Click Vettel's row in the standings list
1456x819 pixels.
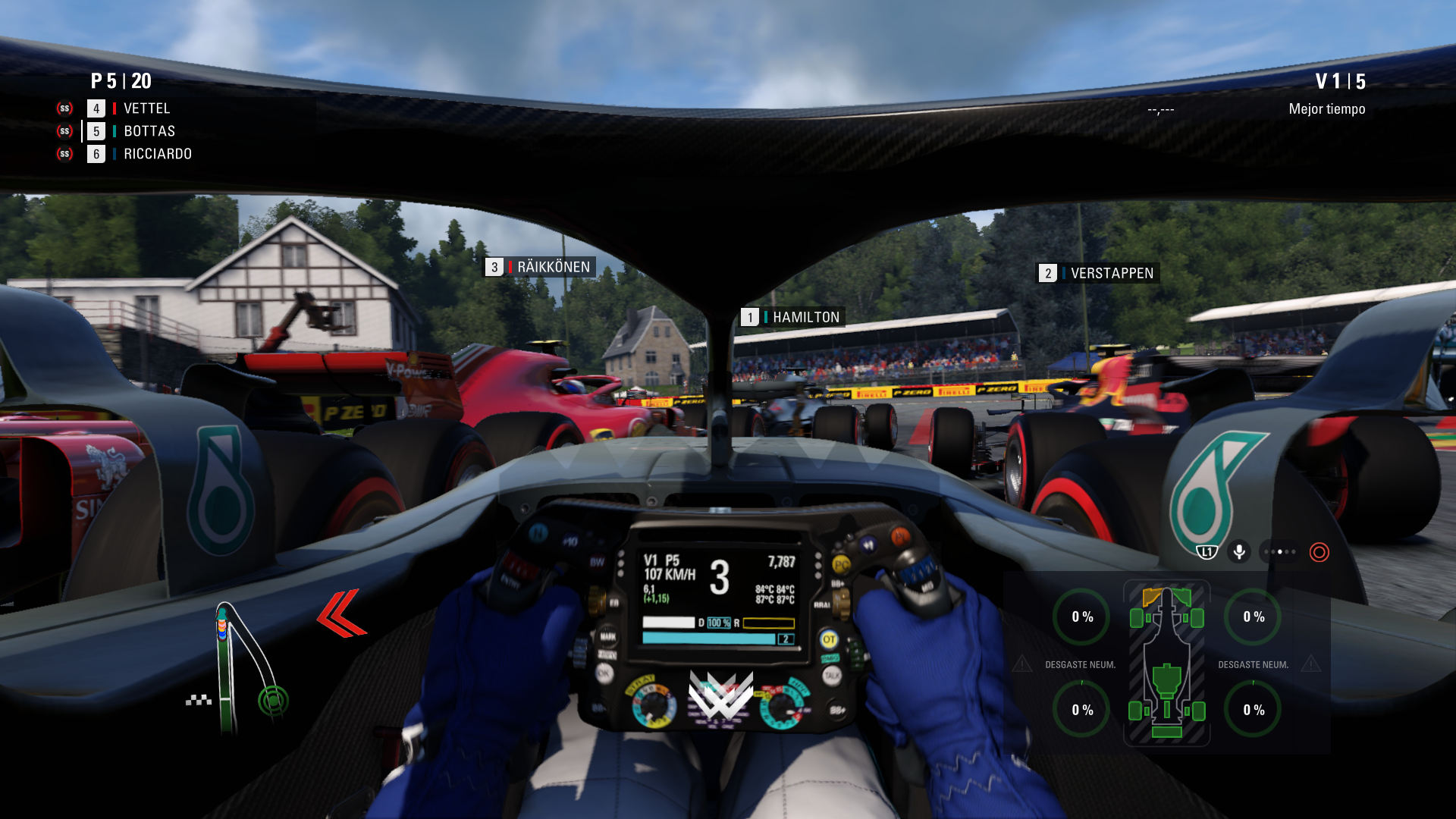point(146,108)
